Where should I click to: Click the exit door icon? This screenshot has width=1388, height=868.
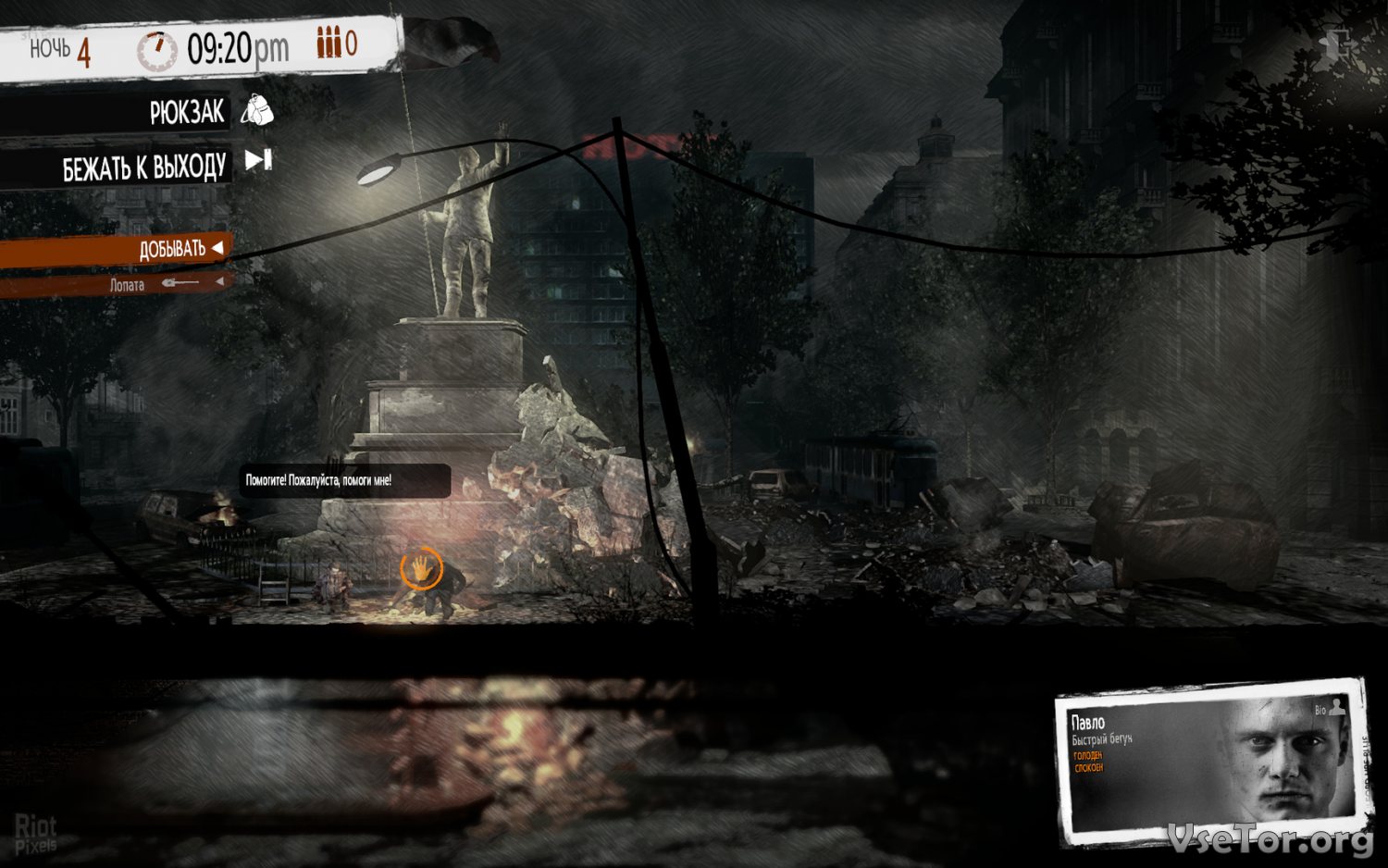1335,43
